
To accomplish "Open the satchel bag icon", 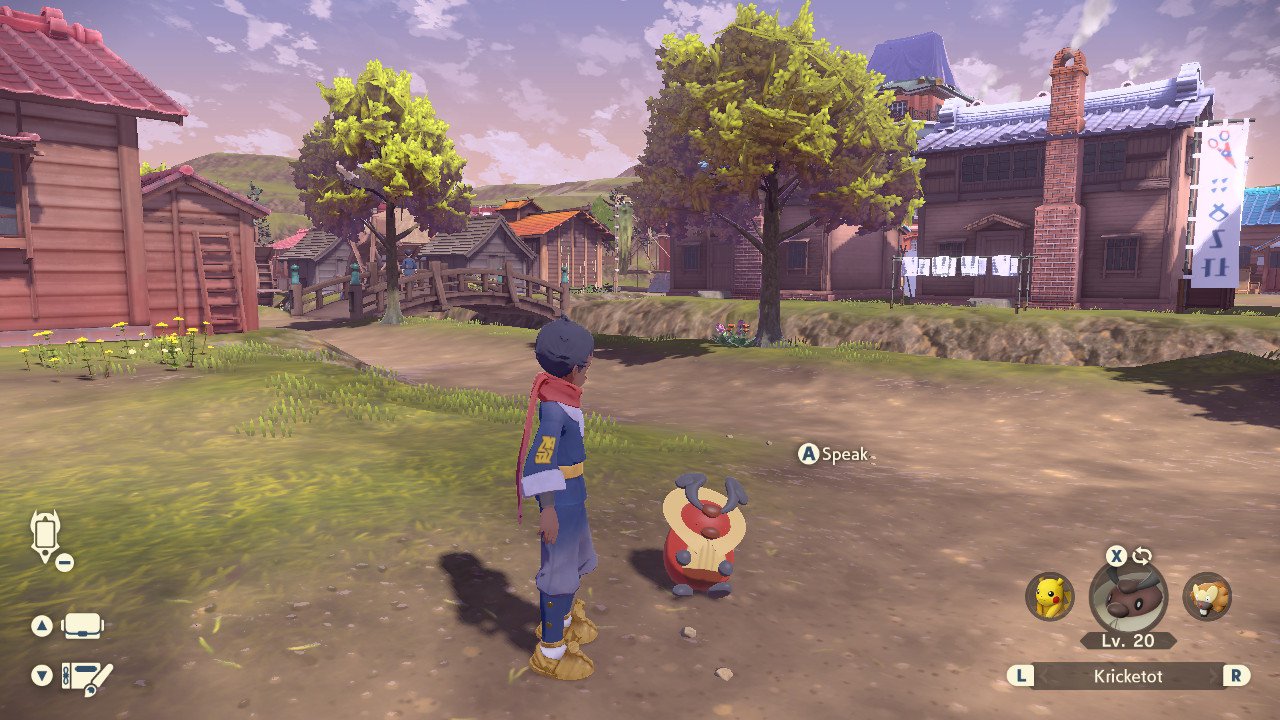I will [83, 626].
